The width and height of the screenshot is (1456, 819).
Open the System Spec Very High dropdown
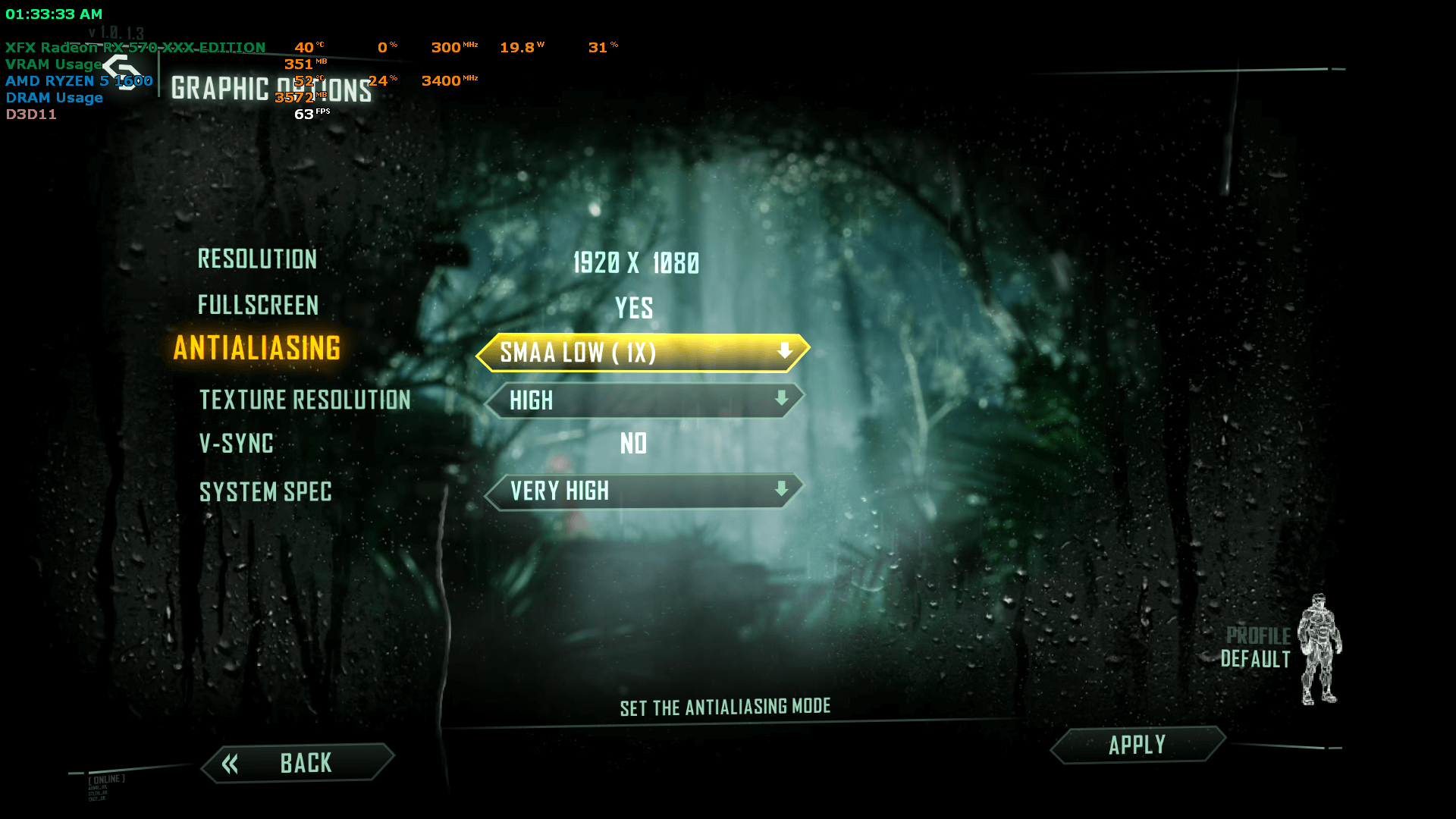[644, 491]
